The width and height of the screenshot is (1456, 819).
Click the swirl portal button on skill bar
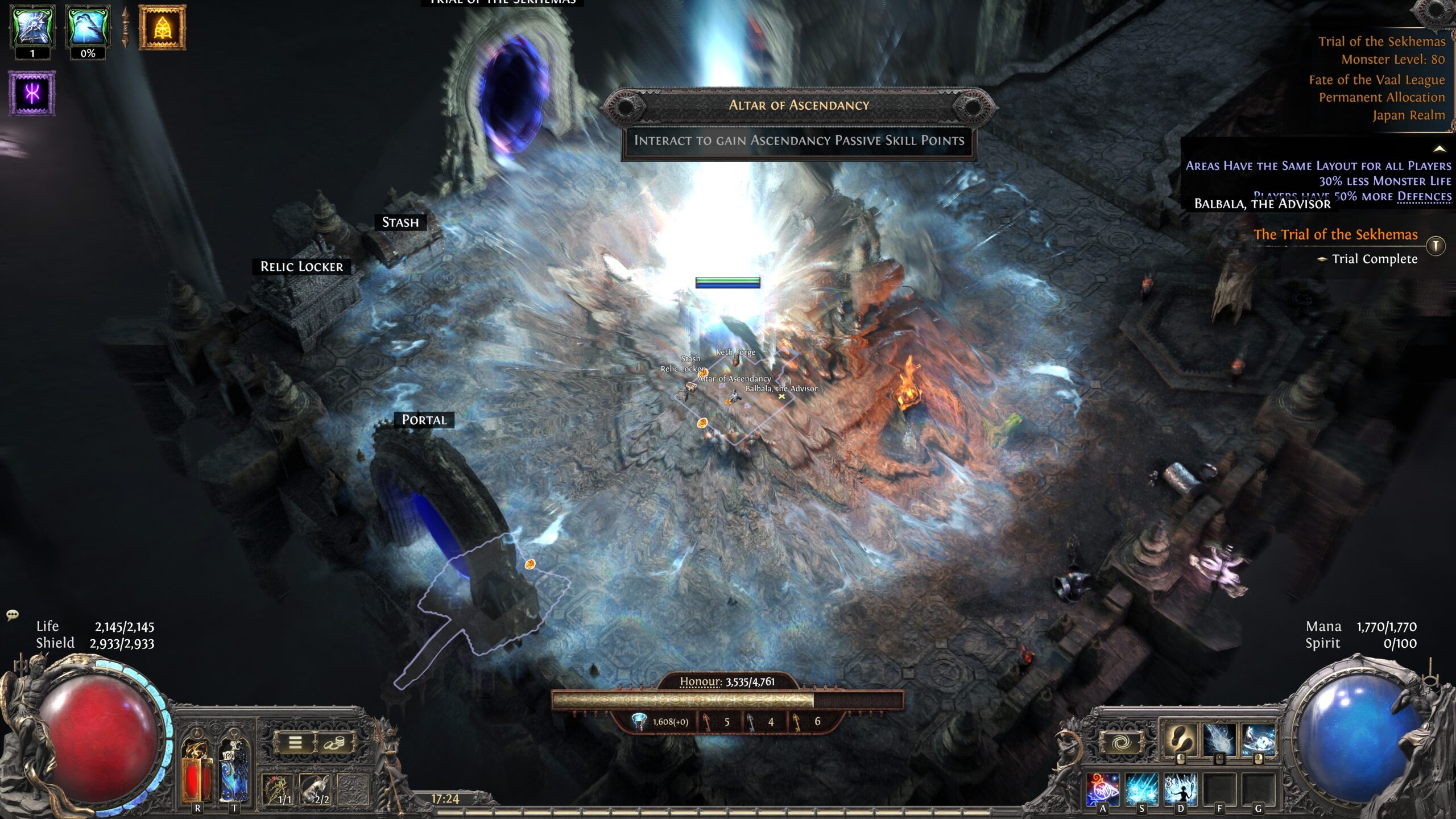pos(1119,742)
